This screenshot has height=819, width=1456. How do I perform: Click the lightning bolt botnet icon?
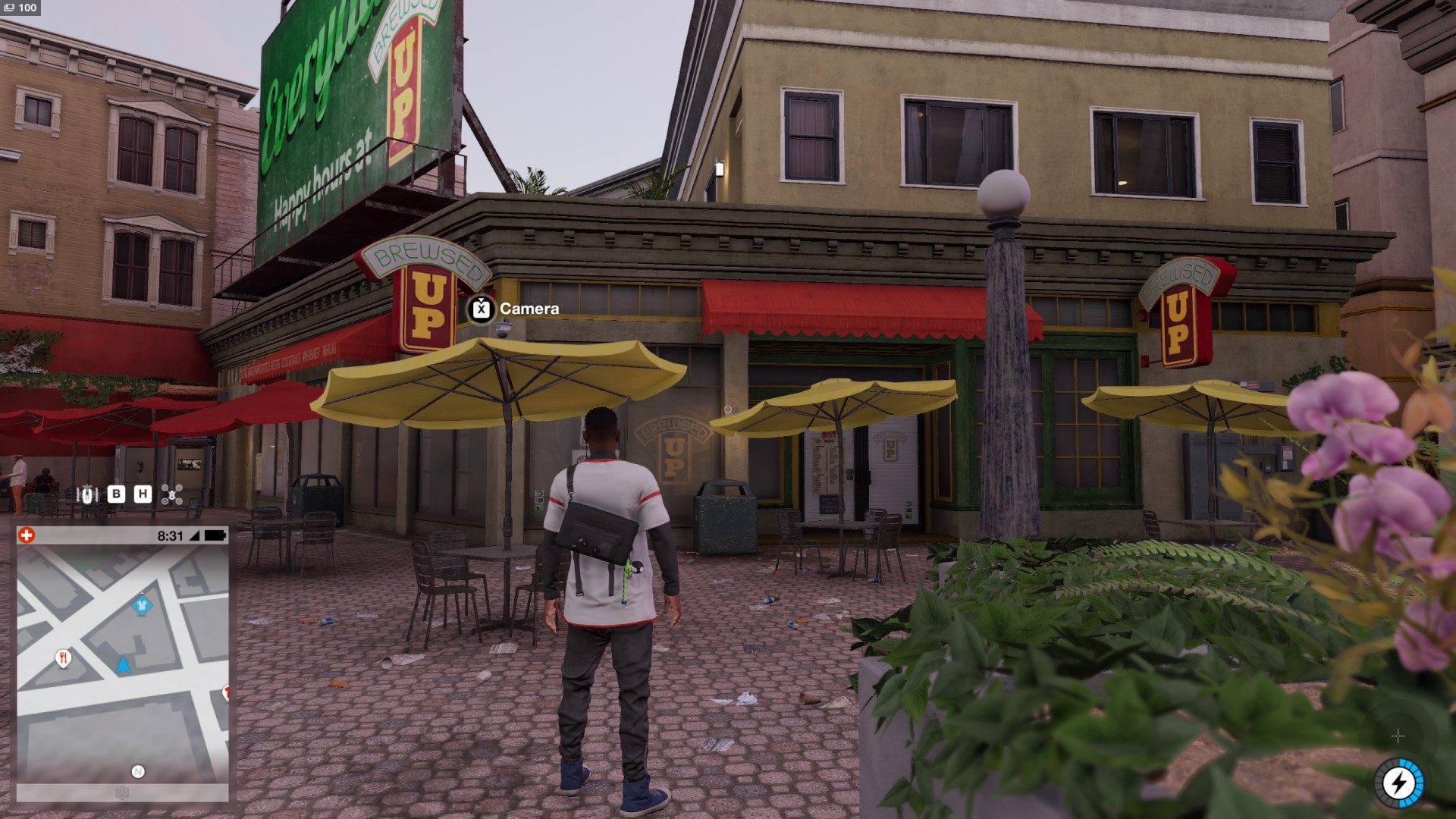(1398, 782)
